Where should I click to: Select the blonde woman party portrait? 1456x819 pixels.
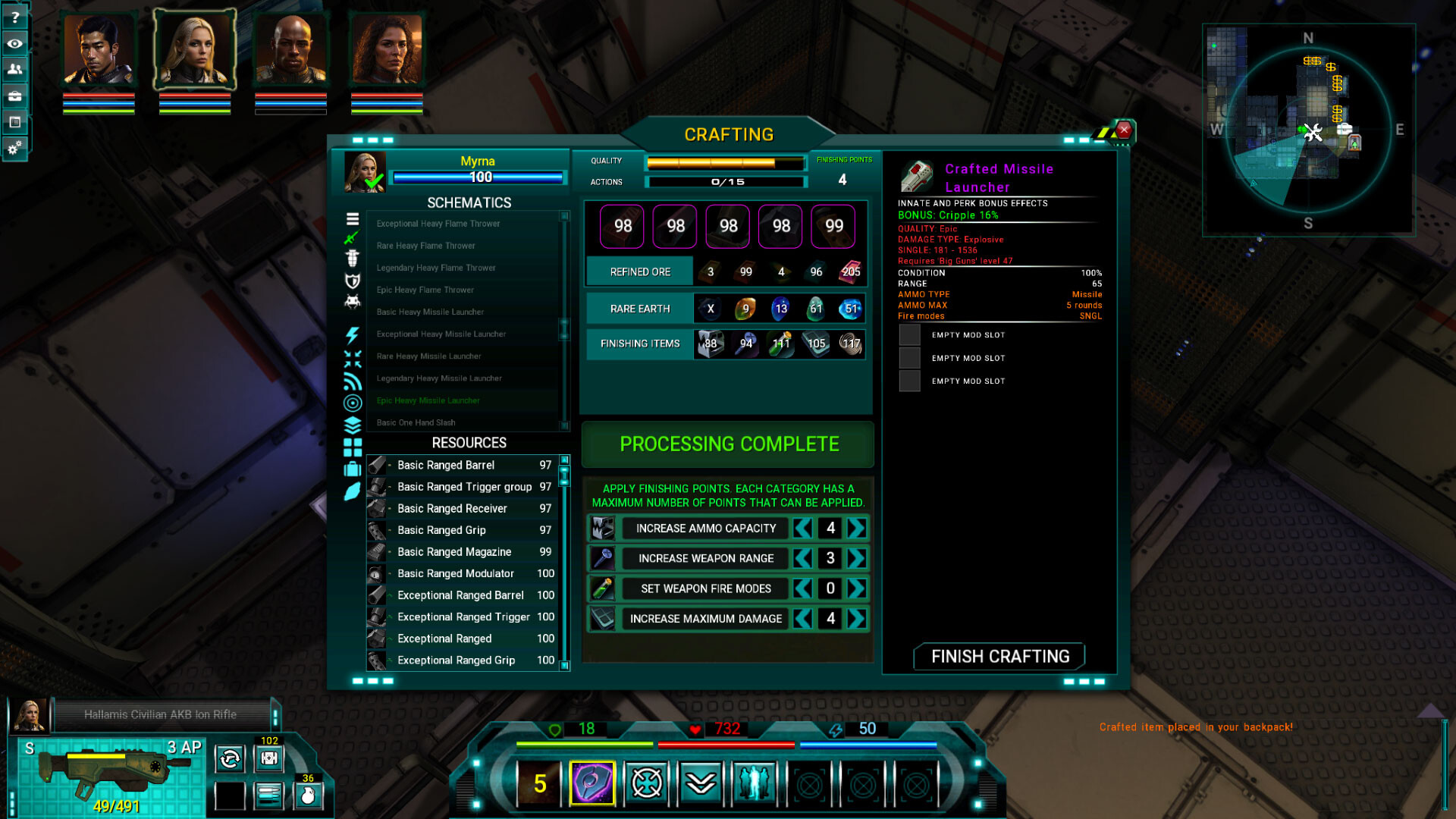(195, 50)
